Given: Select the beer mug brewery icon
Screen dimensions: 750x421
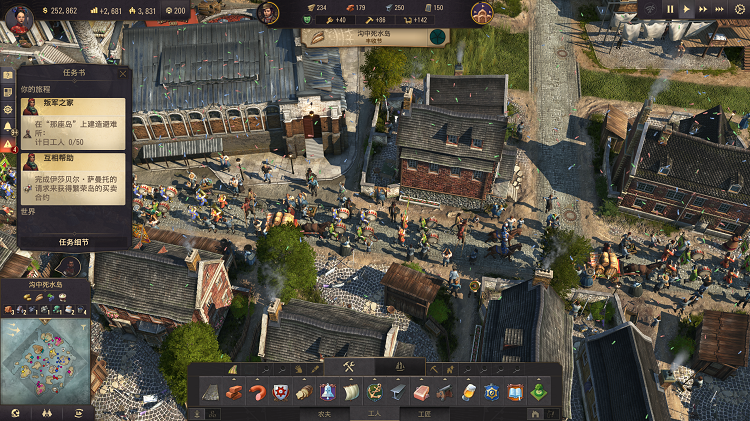Looking at the screenshot, I should click(467, 392).
